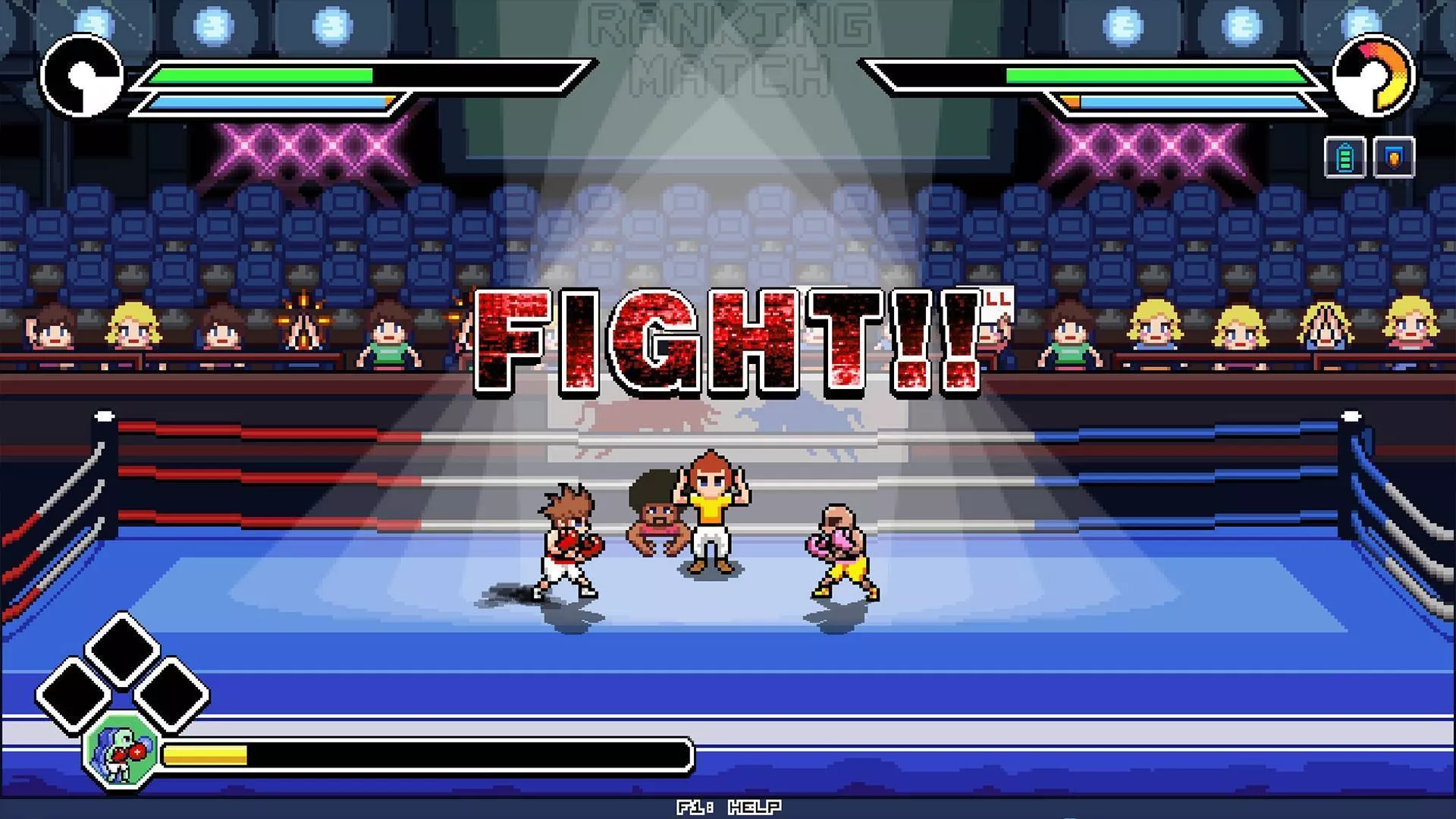Screen dimensions: 1456x819
Task: Activate the green boxer punch skill icon
Action: (x=121, y=753)
